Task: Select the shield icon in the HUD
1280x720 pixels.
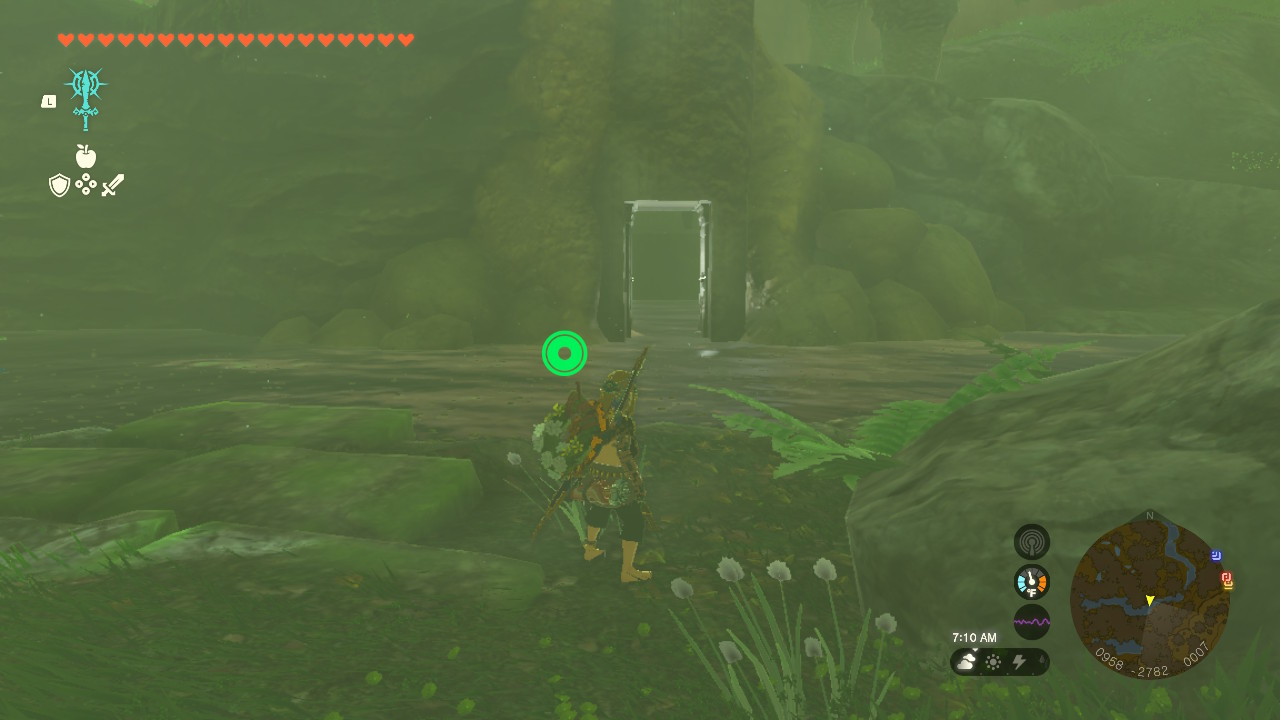Action: tap(59, 185)
